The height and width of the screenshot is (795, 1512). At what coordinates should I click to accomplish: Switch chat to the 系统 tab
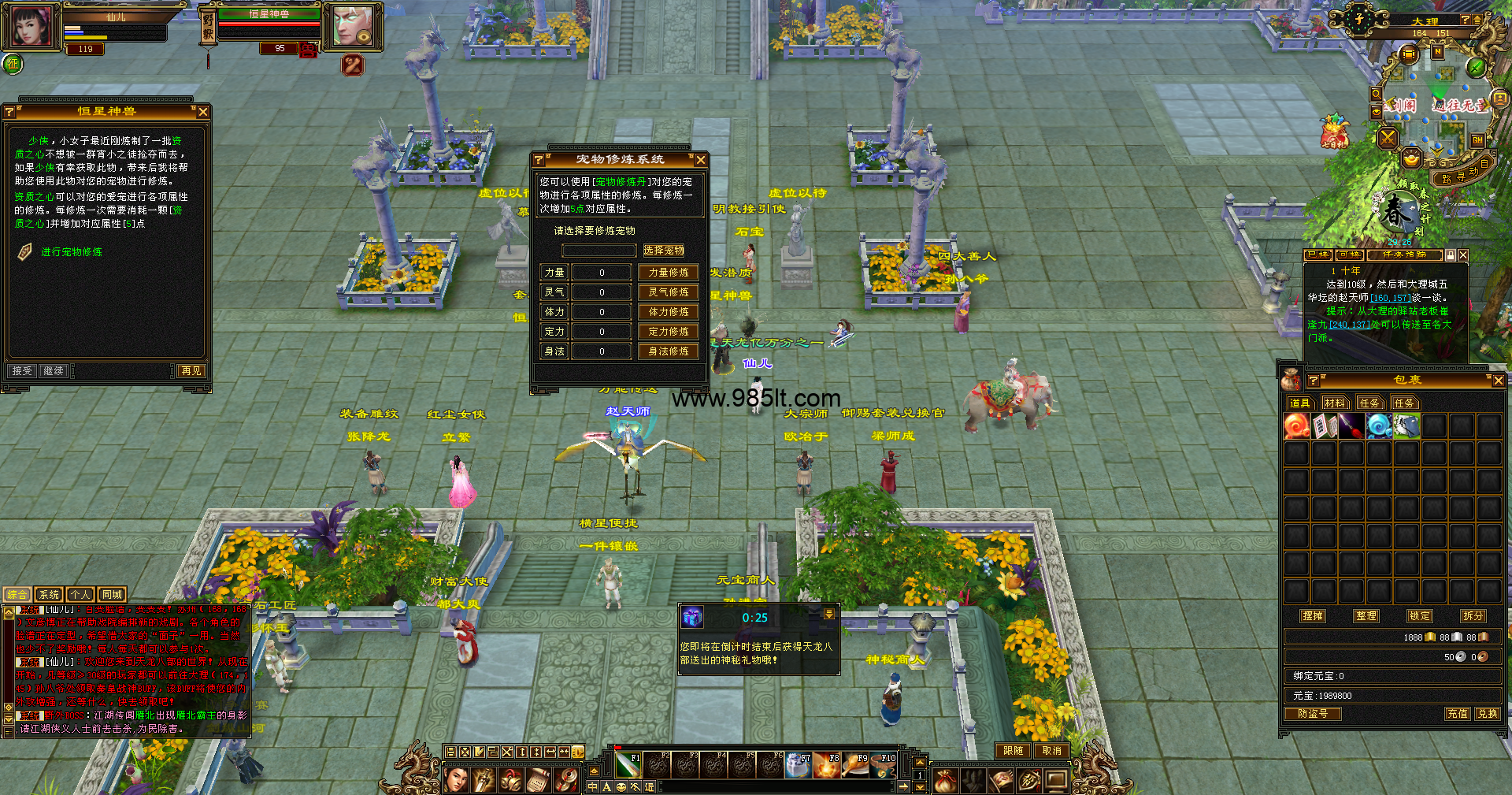pyautogui.click(x=49, y=595)
